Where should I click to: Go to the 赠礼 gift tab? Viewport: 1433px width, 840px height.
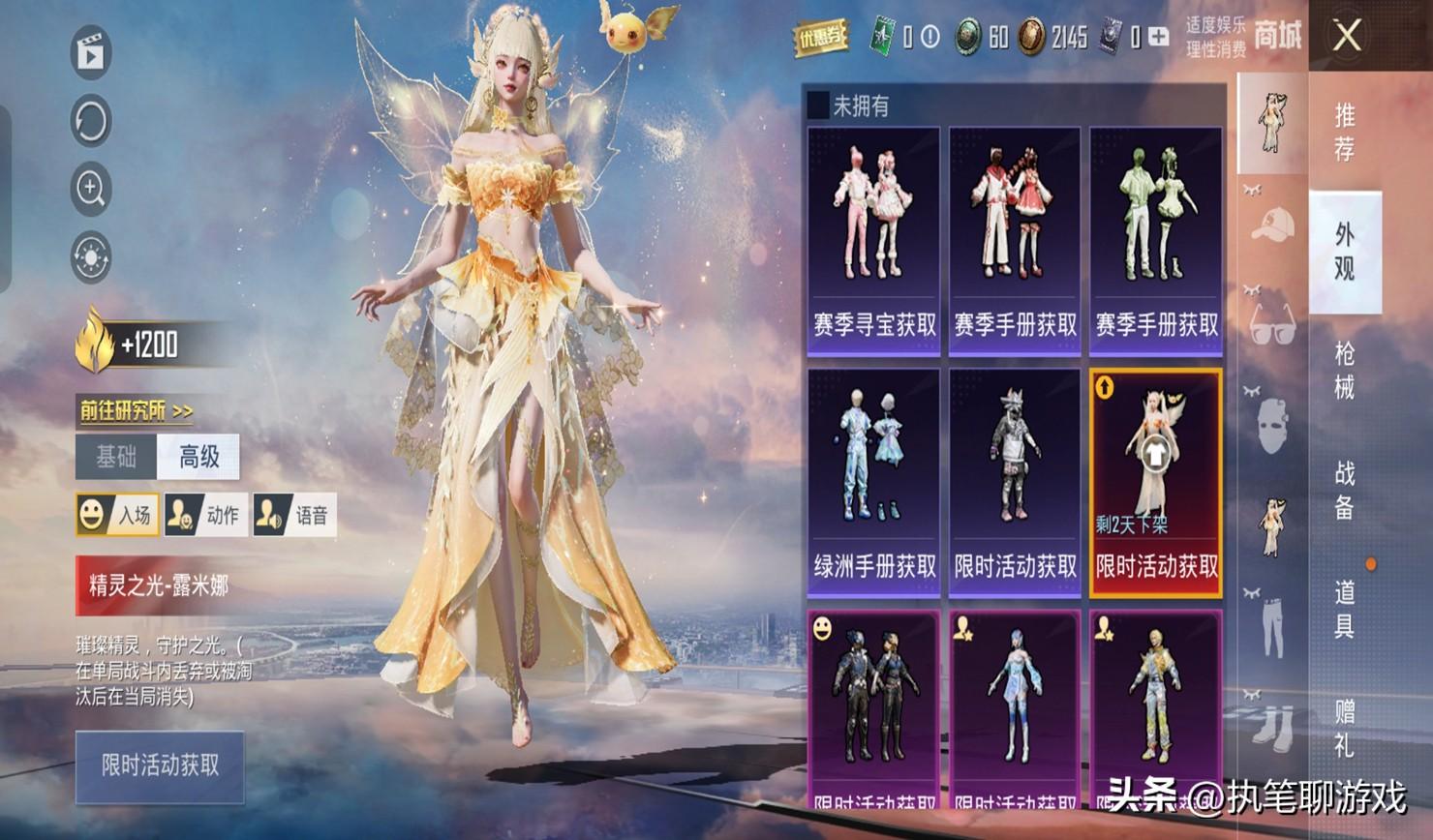(1344, 729)
